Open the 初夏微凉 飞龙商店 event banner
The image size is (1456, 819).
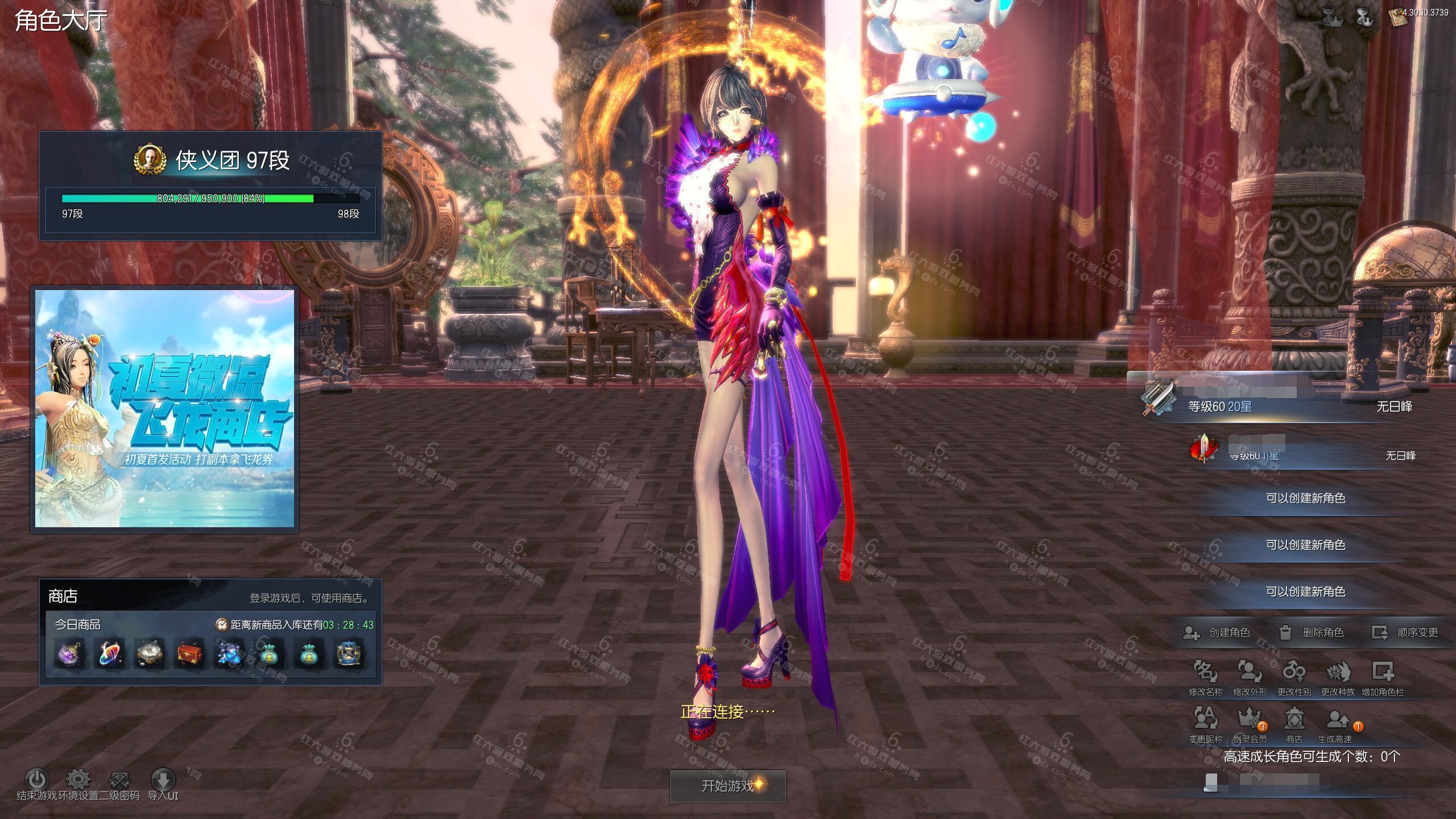coord(165,408)
